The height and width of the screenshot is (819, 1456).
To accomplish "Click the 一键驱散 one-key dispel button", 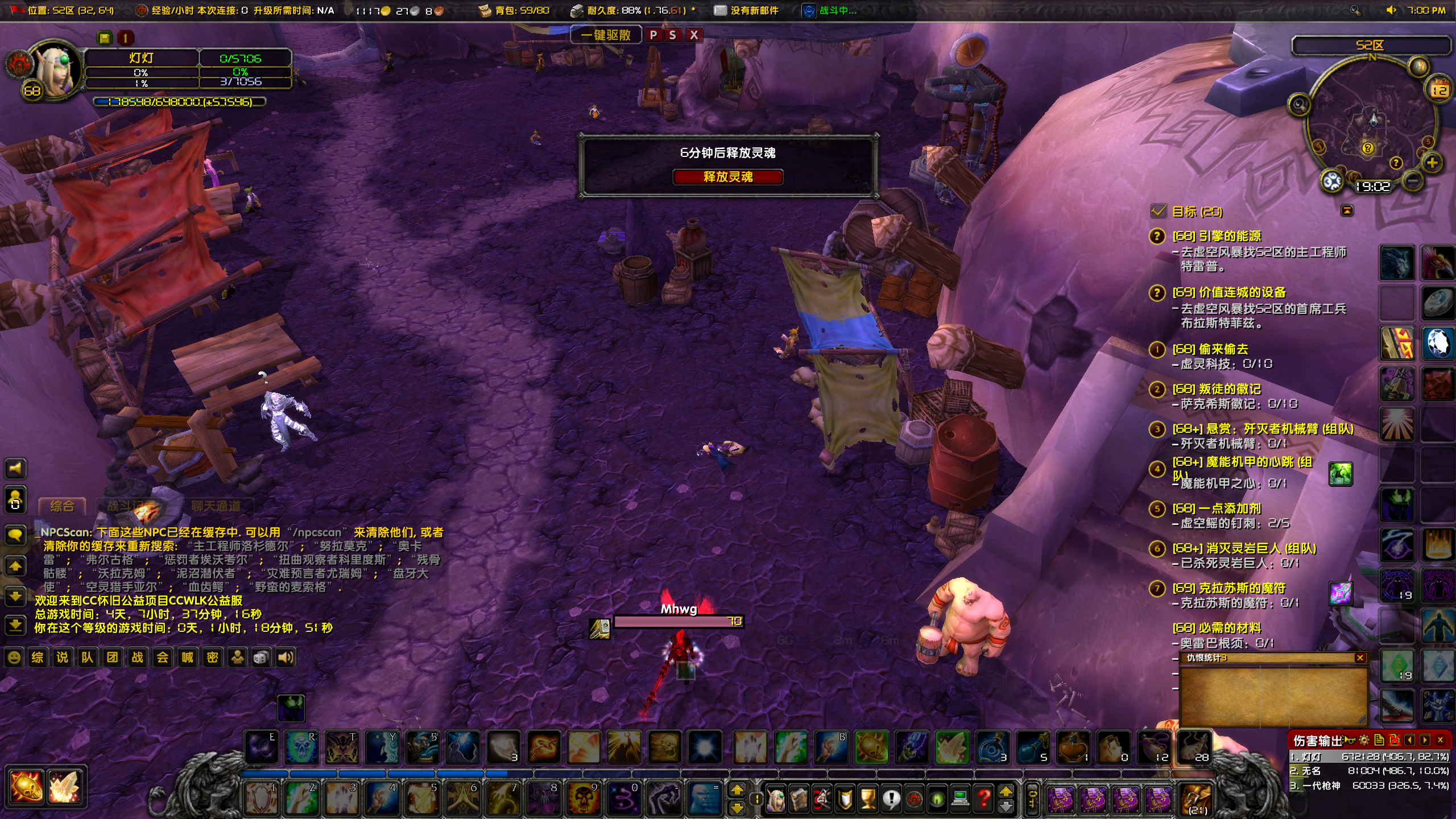I will click(606, 35).
